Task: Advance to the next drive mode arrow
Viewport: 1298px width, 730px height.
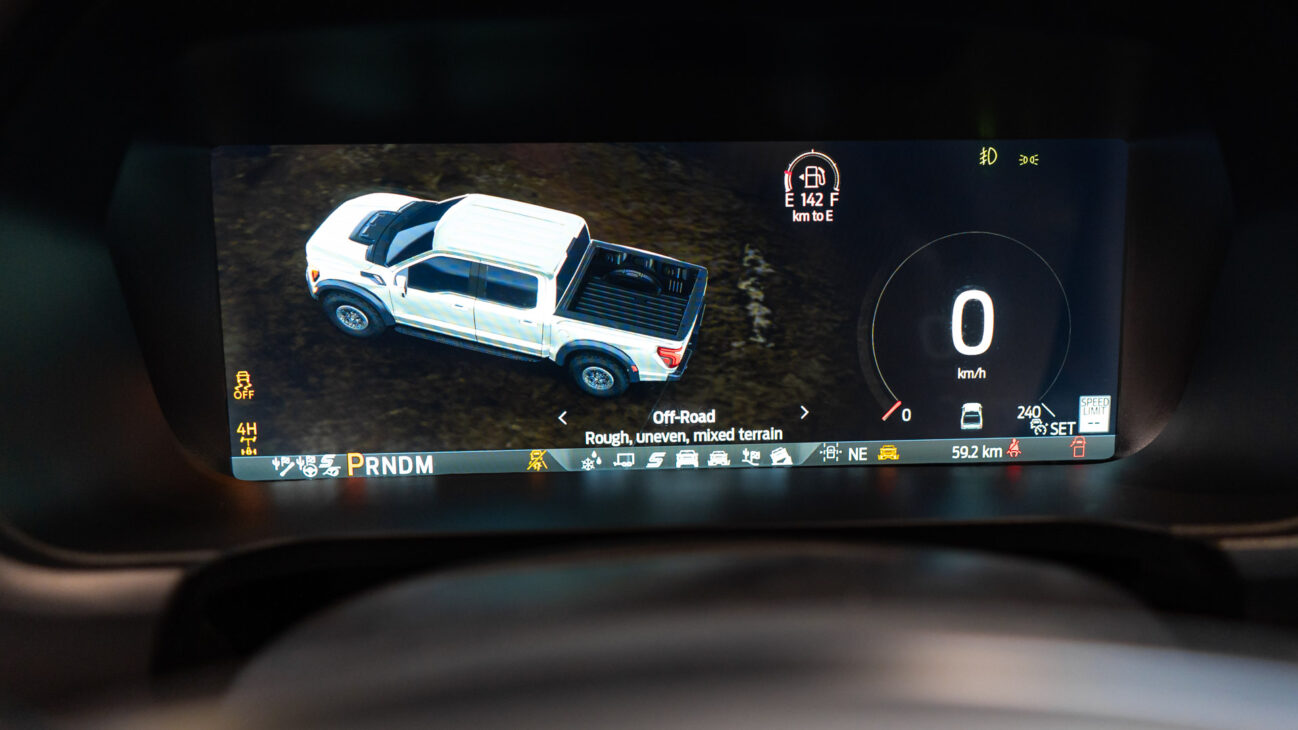Action: [x=804, y=413]
